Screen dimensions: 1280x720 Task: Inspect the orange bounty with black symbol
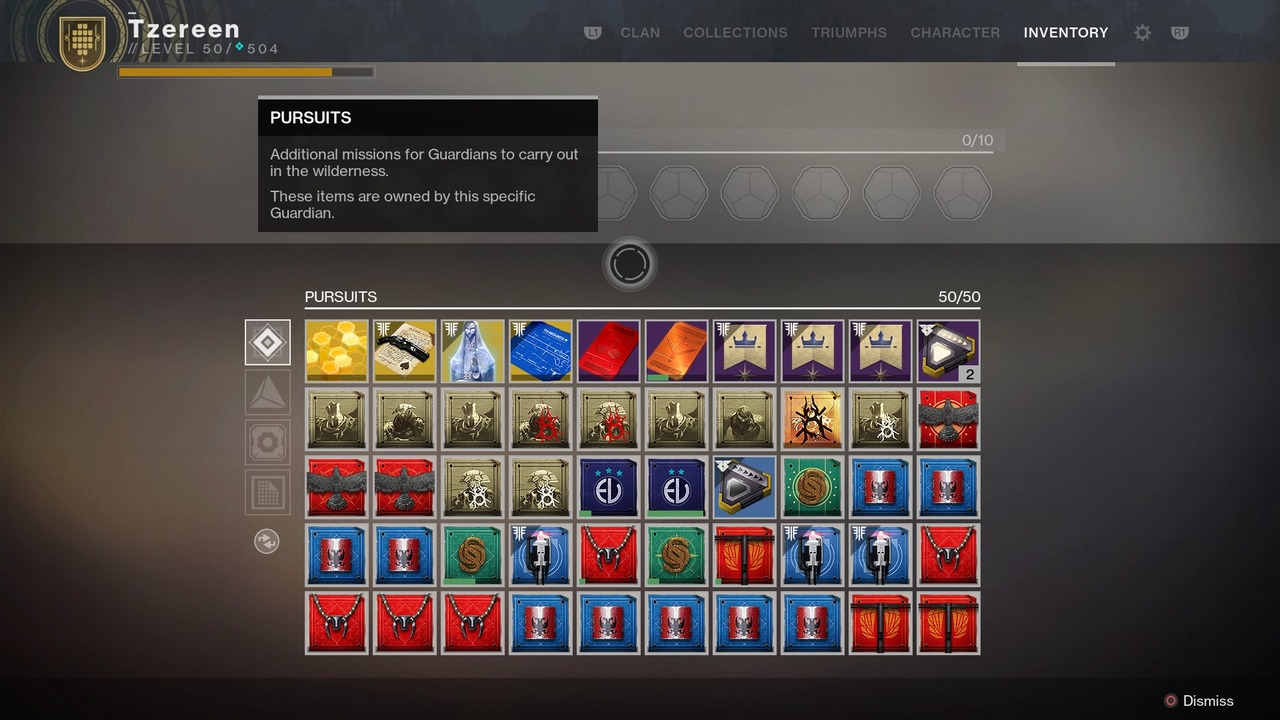point(812,419)
